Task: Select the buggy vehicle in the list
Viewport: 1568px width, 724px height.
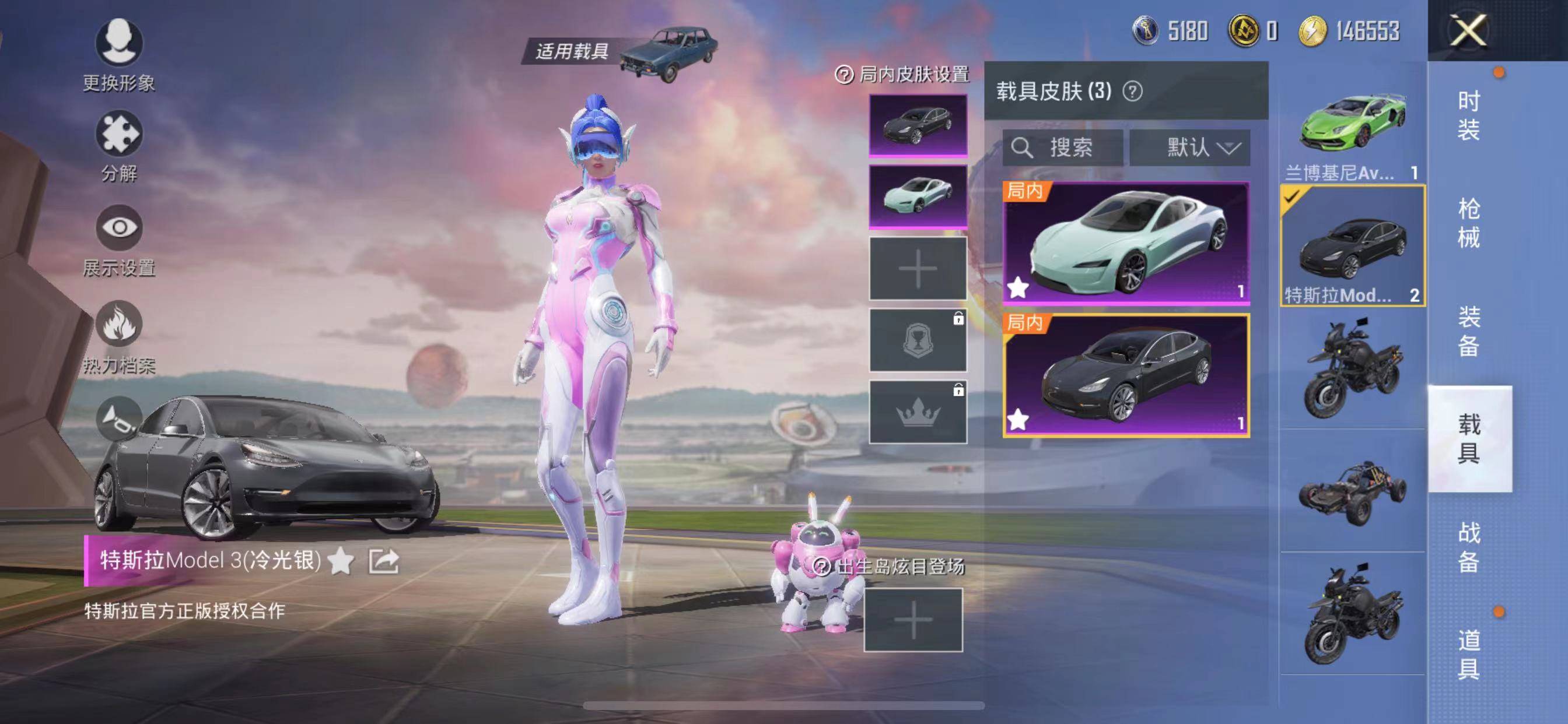Action: [x=1352, y=493]
